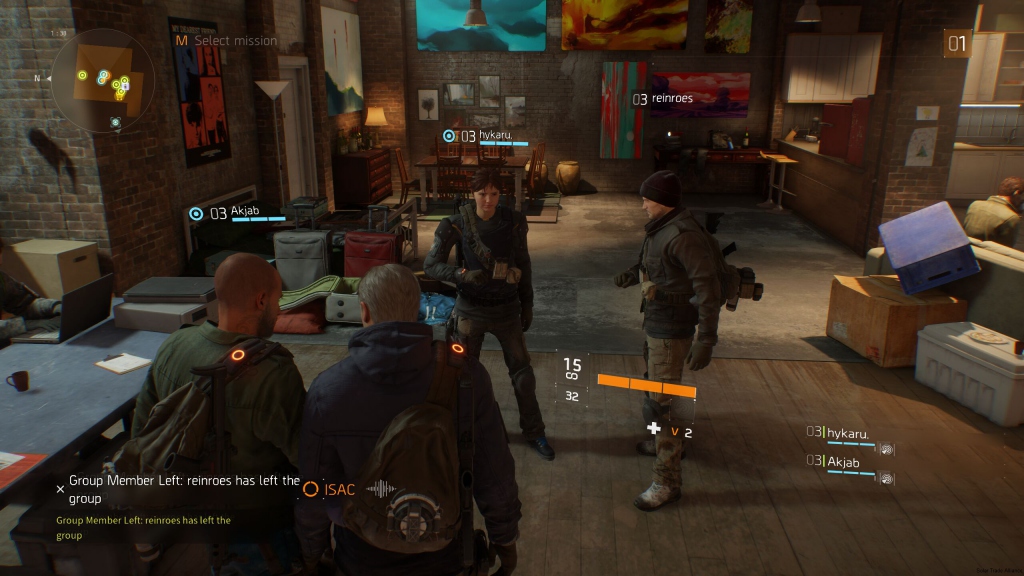
Task: Select hykaru.'s nameplate above the agent
Action: point(487,136)
